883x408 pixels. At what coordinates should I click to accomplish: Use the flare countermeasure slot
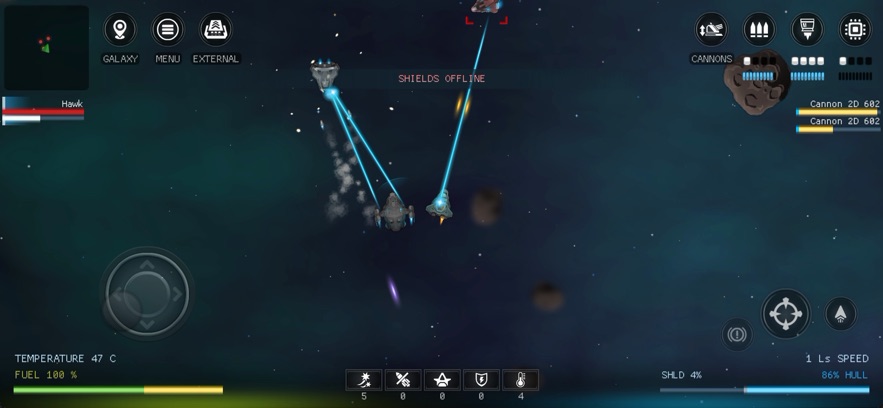pyautogui.click(x=364, y=380)
